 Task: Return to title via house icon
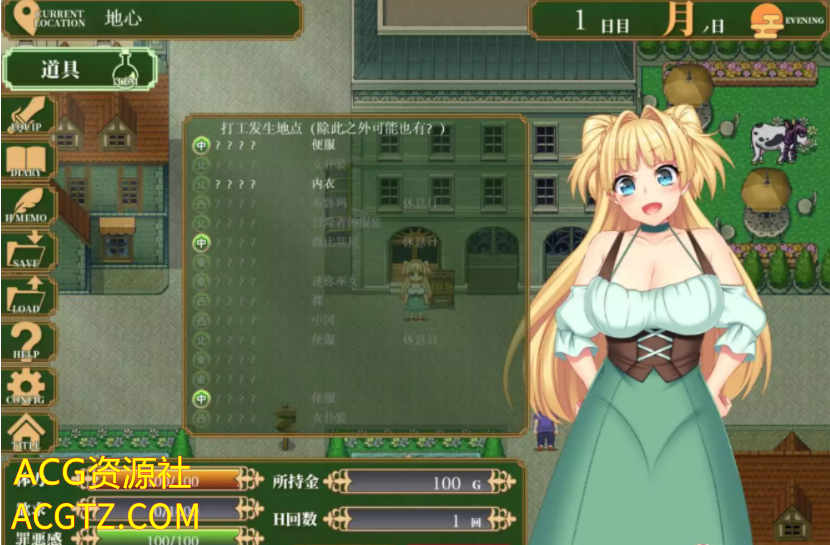tap(28, 432)
